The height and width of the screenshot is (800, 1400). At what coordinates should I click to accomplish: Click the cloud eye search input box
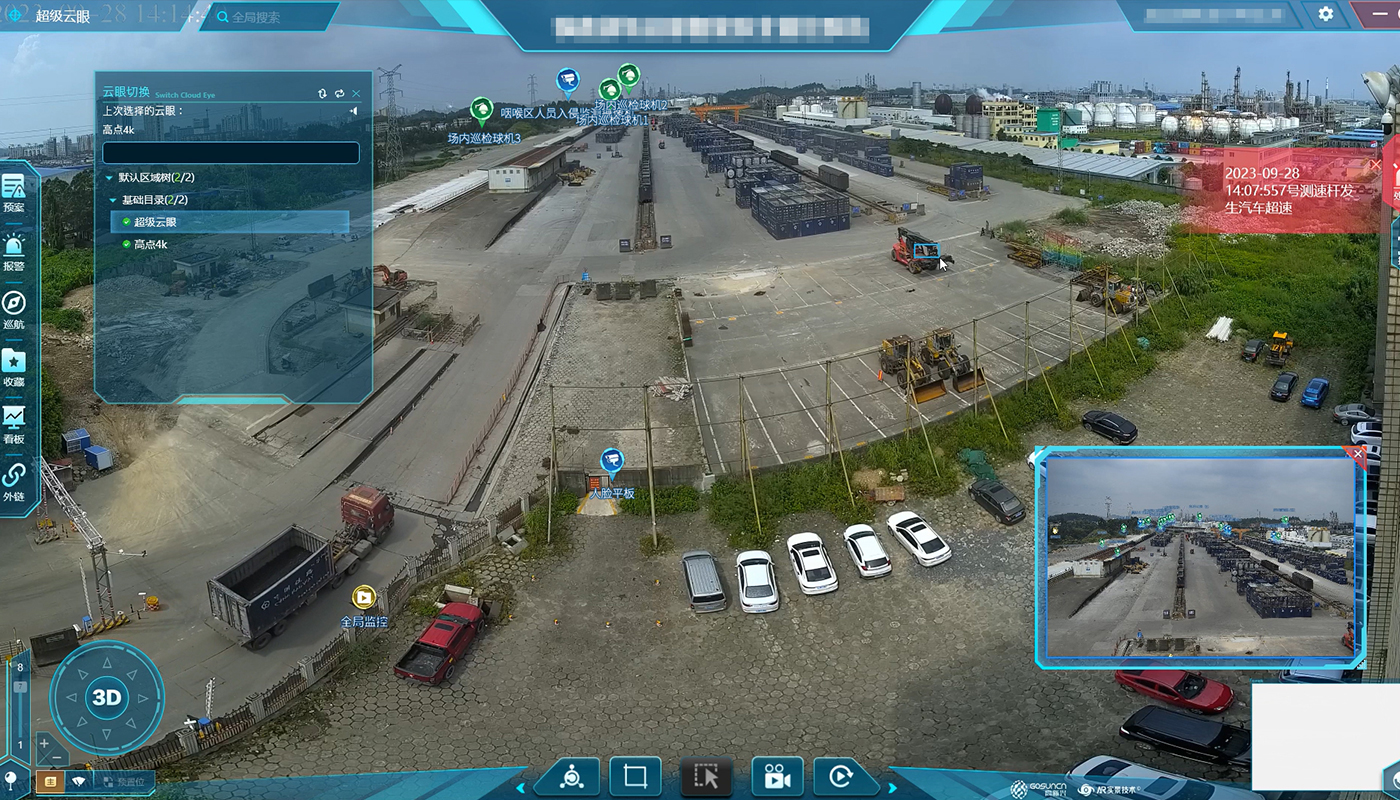(230, 153)
